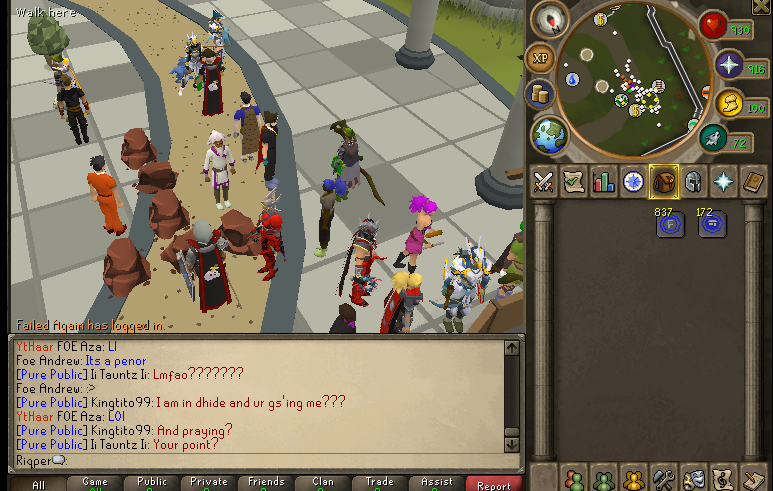The width and height of the screenshot is (773, 491).
Task: Select the Trade chat tab
Action: [379, 483]
